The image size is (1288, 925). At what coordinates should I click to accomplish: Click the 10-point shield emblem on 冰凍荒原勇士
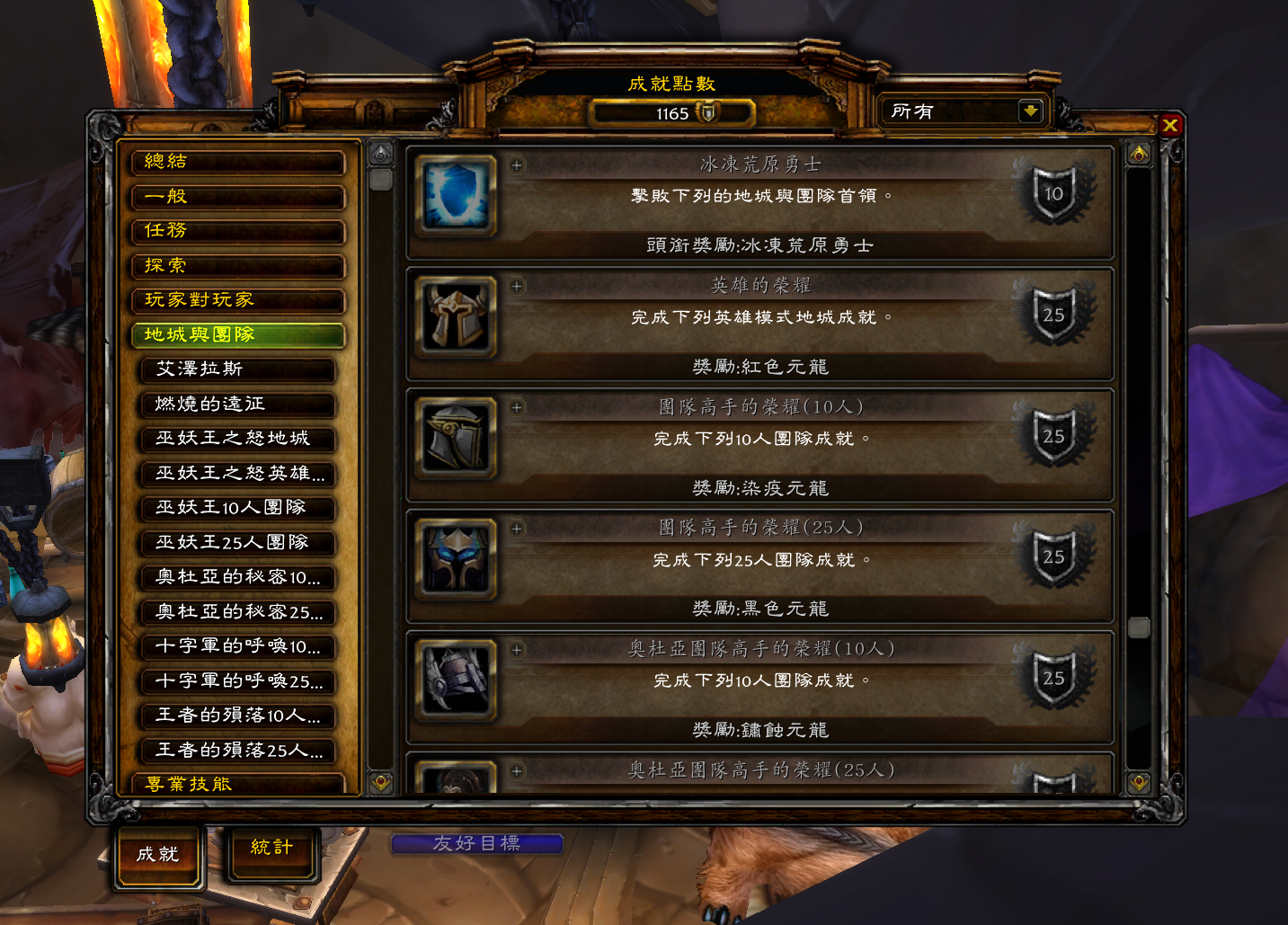(1053, 194)
